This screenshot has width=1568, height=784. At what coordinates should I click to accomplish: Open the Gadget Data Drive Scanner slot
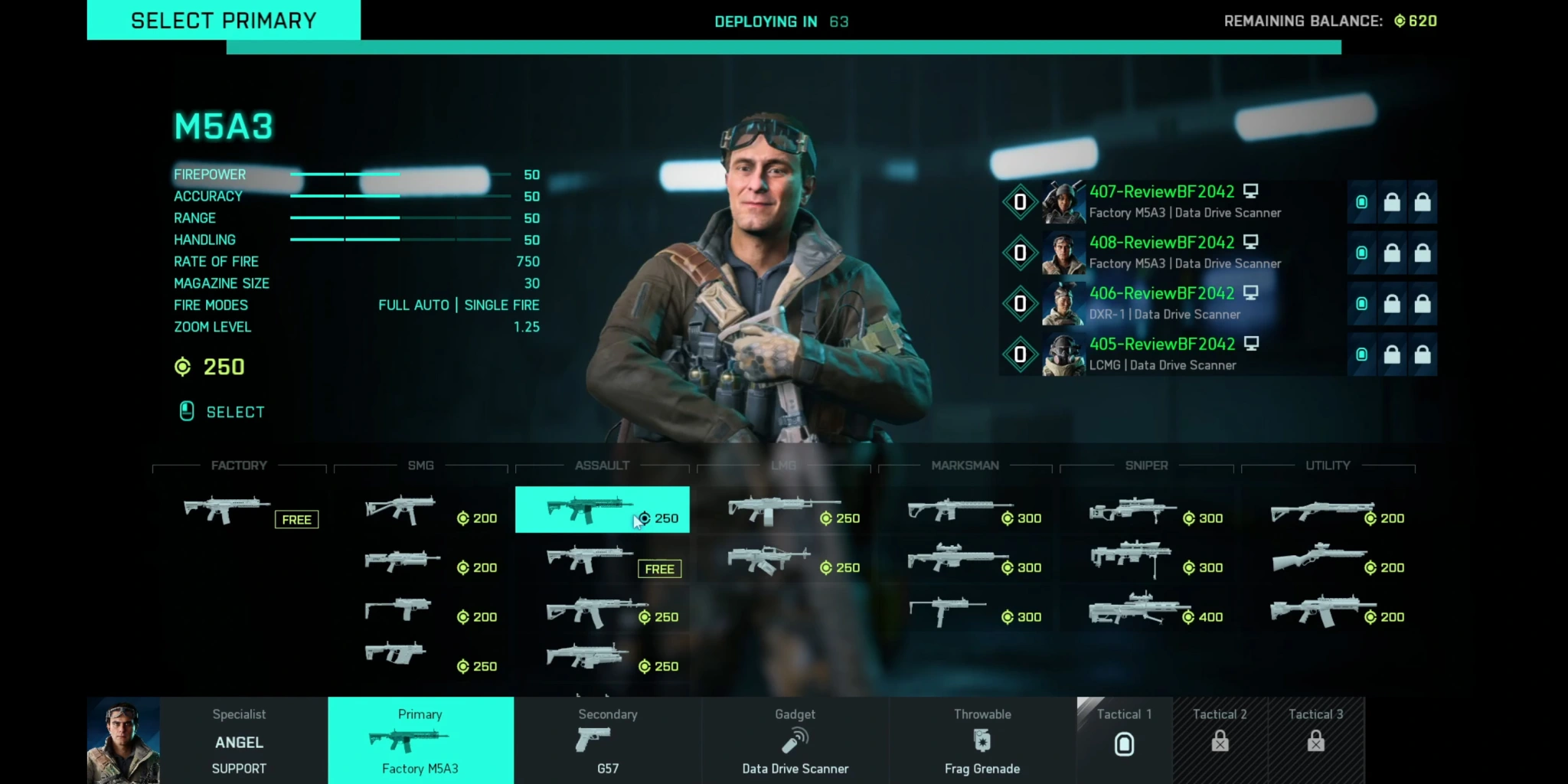[x=795, y=741]
